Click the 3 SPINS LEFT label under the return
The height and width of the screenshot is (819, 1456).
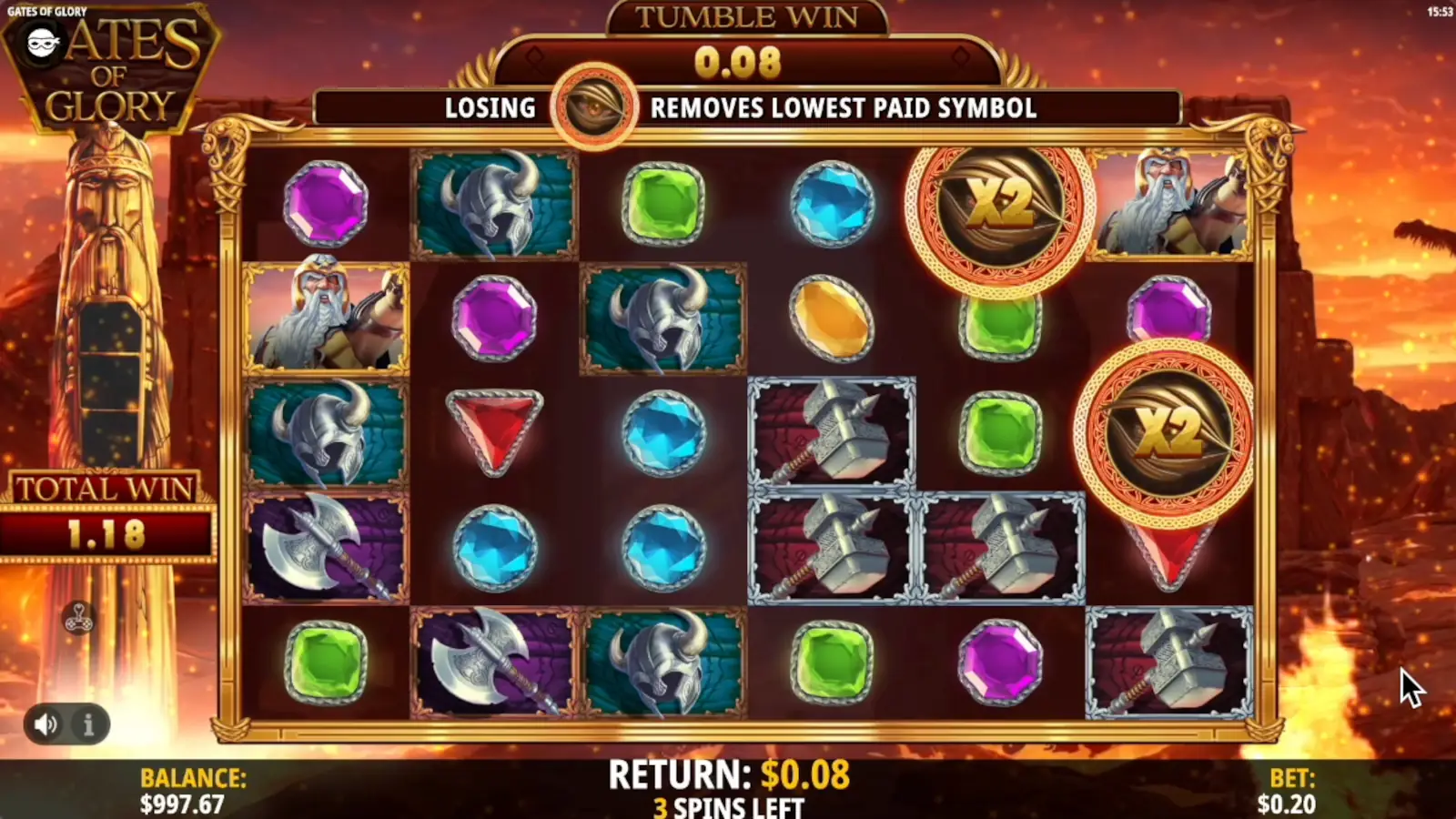pyautogui.click(x=728, y=805)
